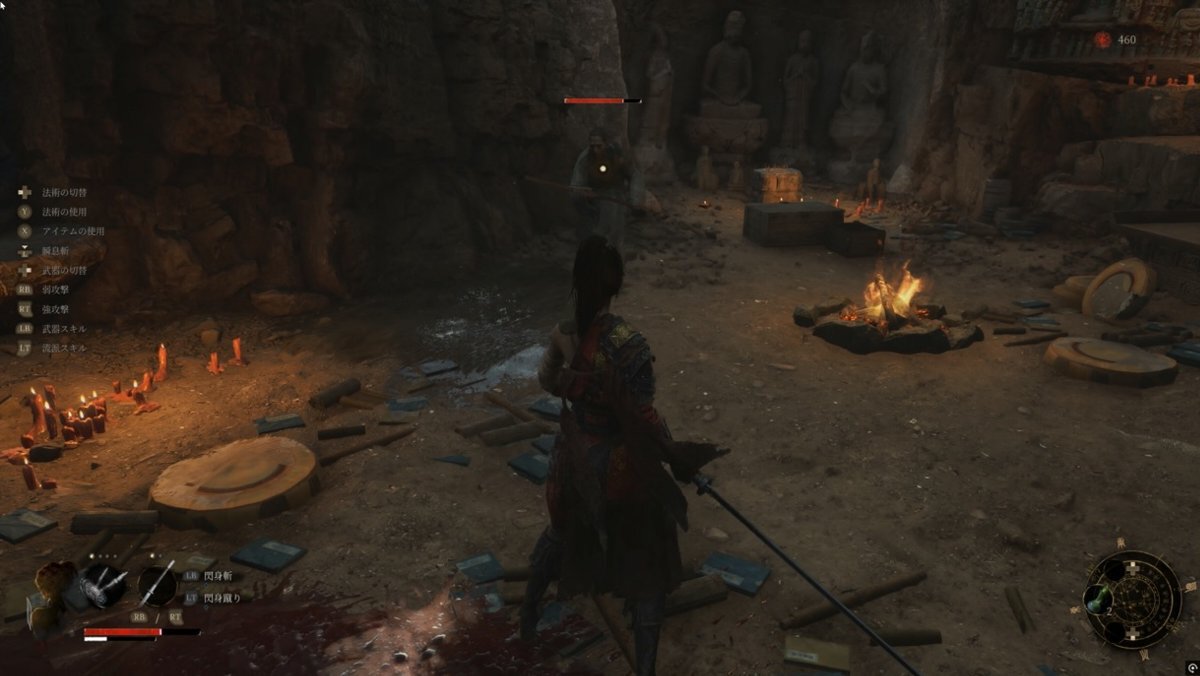The height and width of the screenshot is (676, 1200).
Task: Click the red currency icon beside 460
Action: [x=1102, y=40]
